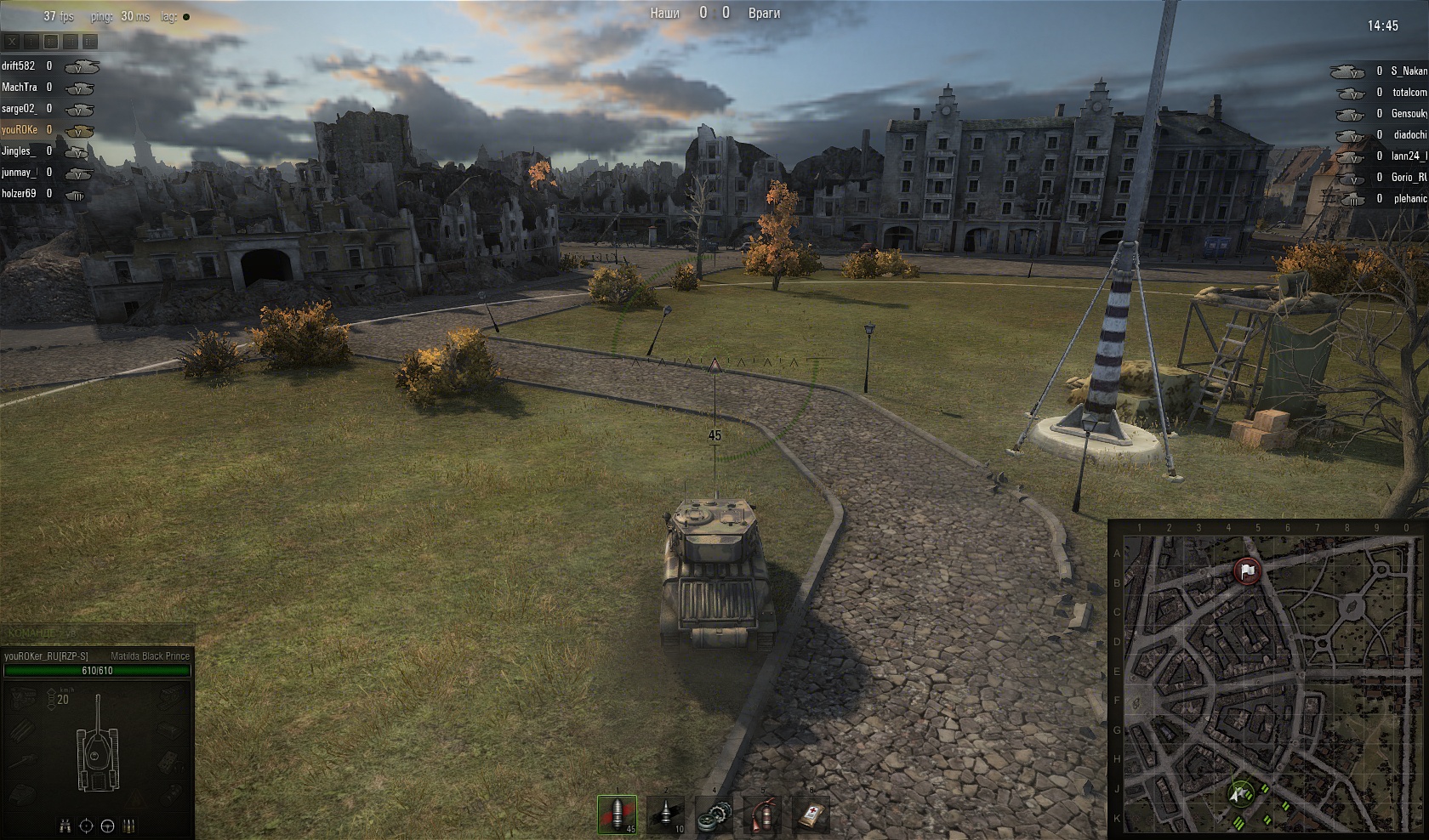
Task: Click the steering wheel driver icon
Action: click(x=107, y=826)
